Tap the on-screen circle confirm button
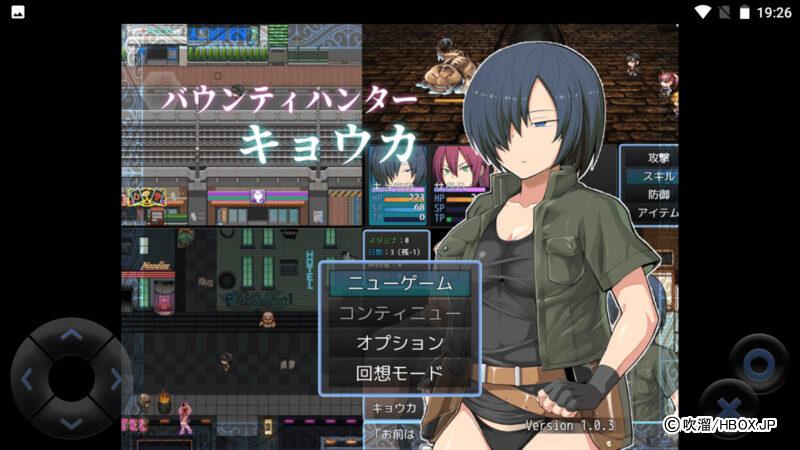The width and height of the screenshot is (800, 450). (x=759, y=363)
